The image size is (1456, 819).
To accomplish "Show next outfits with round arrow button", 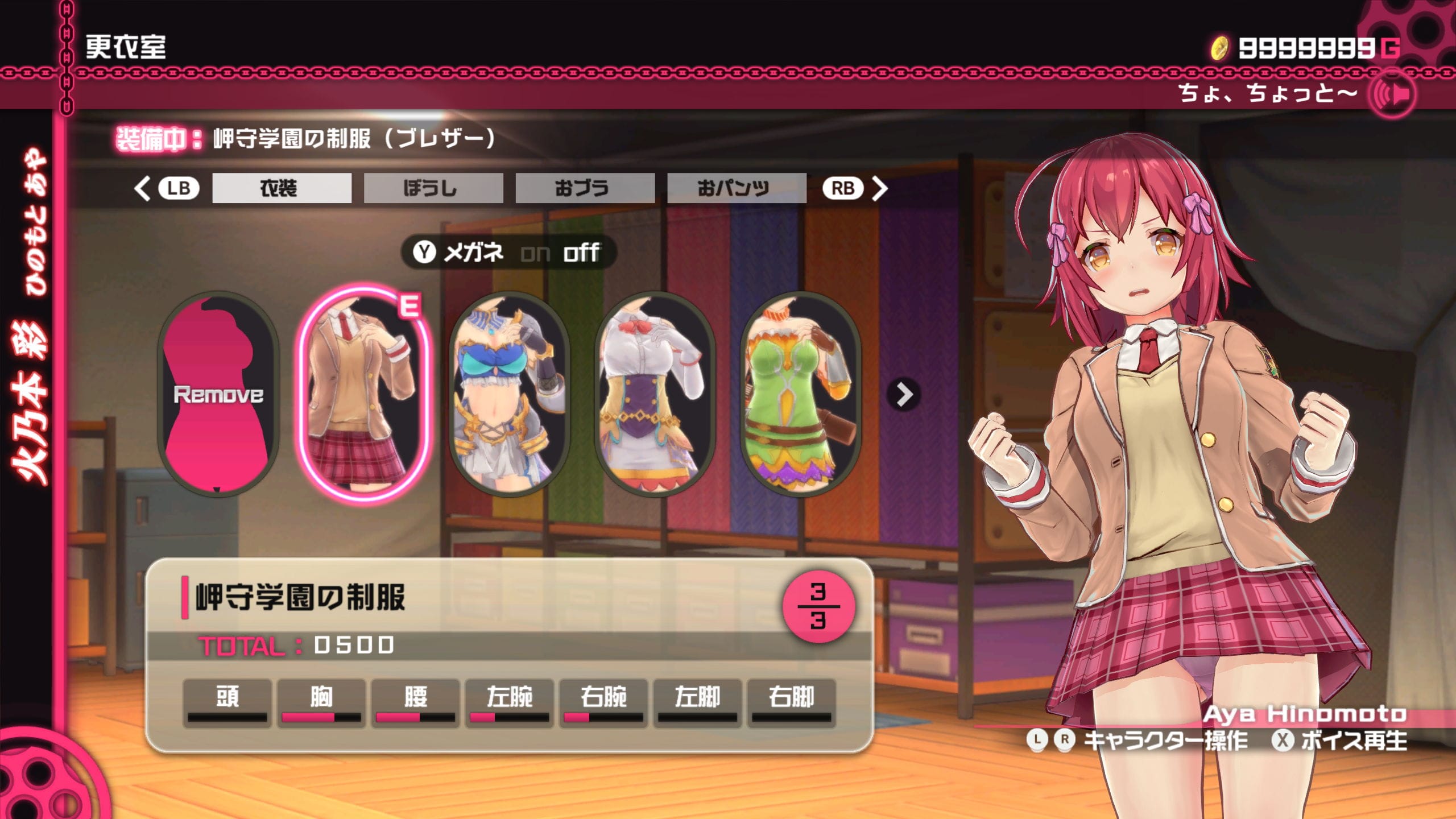I will [904, 394].
